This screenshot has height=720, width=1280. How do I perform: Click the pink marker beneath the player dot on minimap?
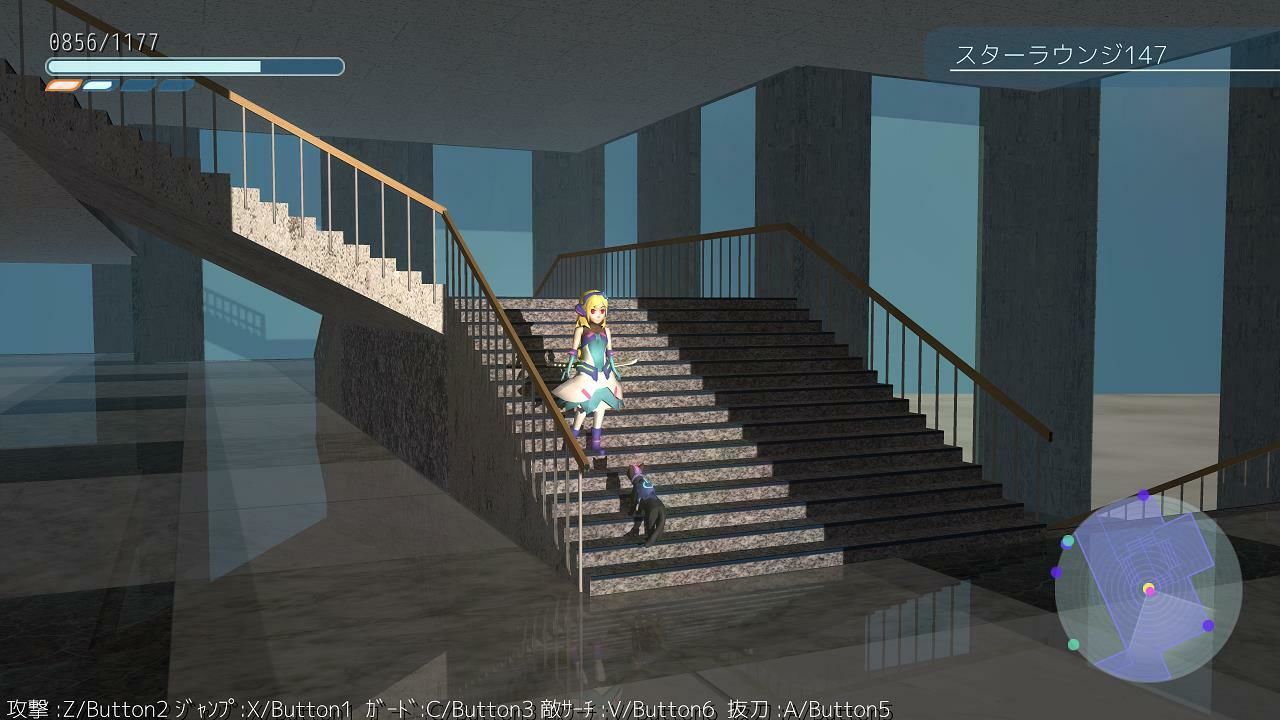point(1149,593)
